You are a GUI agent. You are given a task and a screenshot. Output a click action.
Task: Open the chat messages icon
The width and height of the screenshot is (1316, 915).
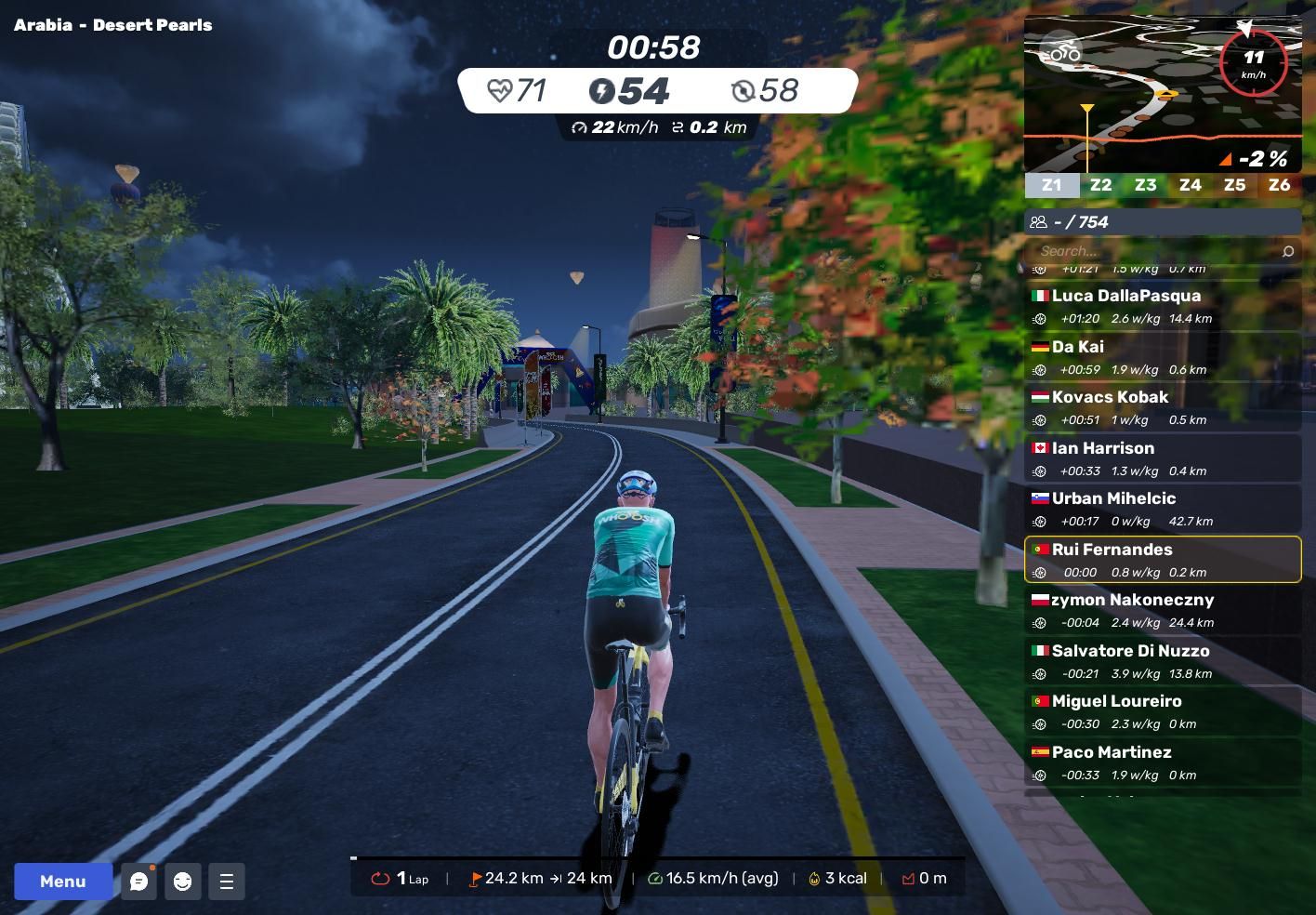[x=139, y=882]
